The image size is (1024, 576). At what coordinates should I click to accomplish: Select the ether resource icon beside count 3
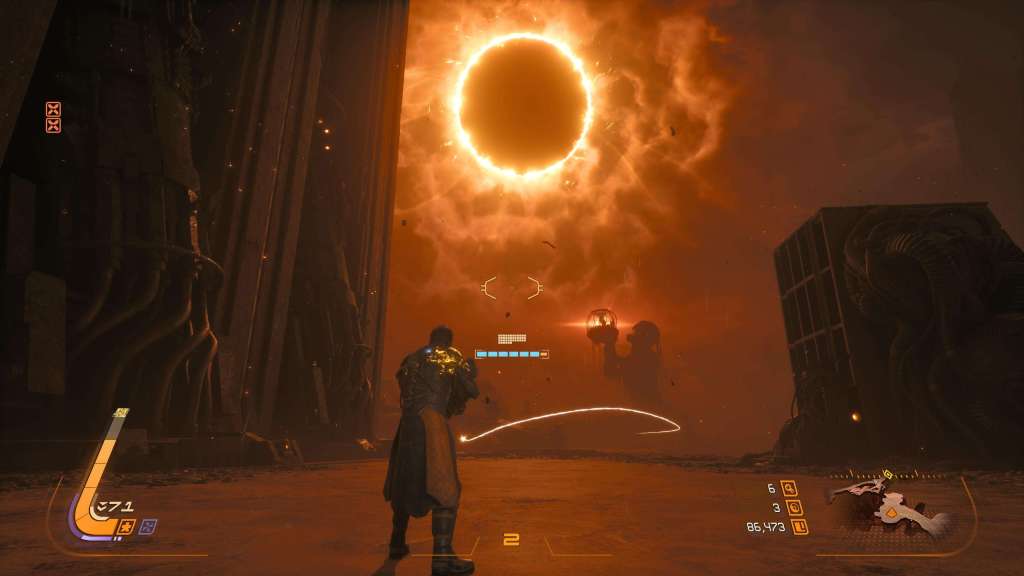(792, 508)
